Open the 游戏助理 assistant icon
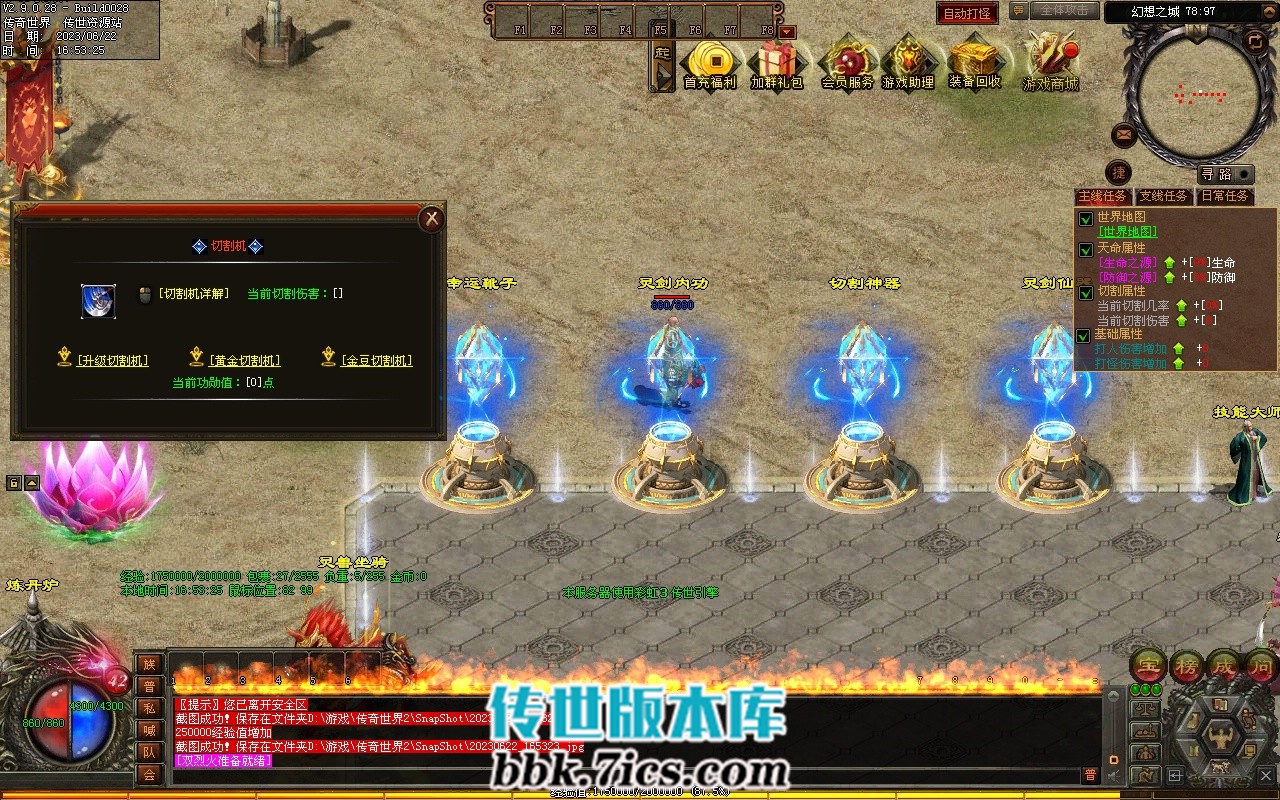 point(908,64)
